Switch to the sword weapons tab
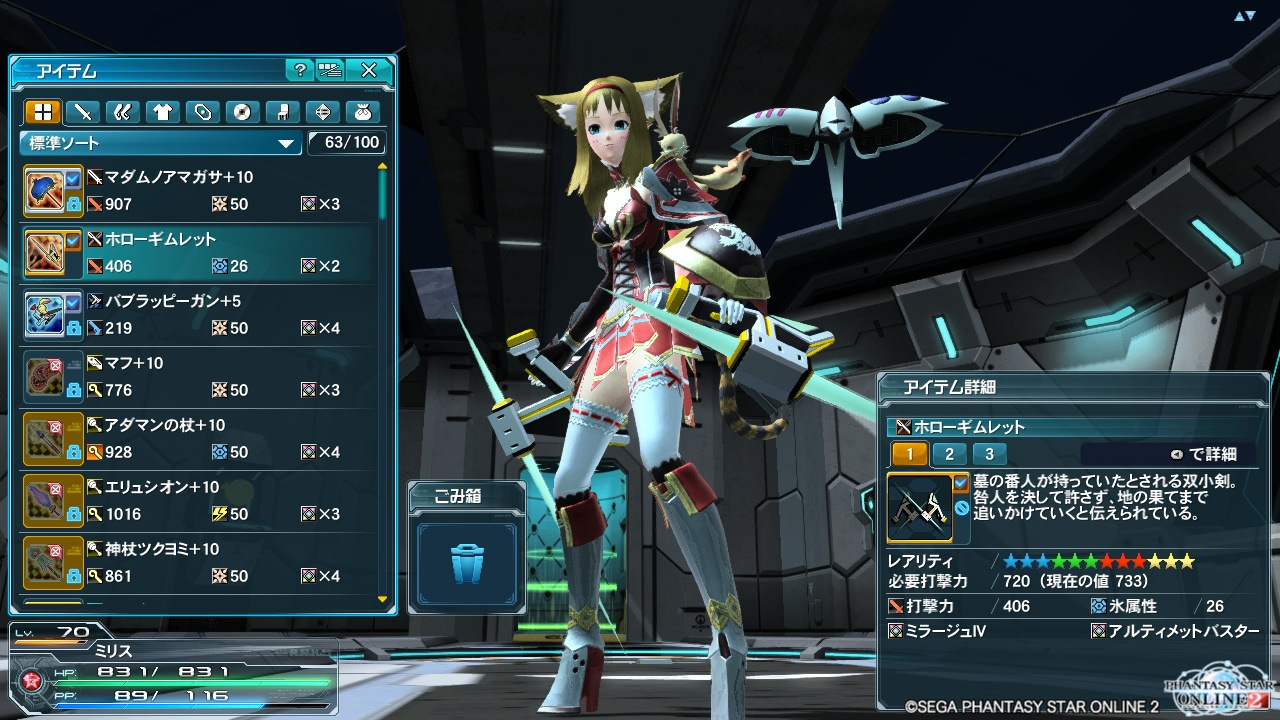Screen dimensions: 1280x720 pyautogui.click(x=83, y=111)
